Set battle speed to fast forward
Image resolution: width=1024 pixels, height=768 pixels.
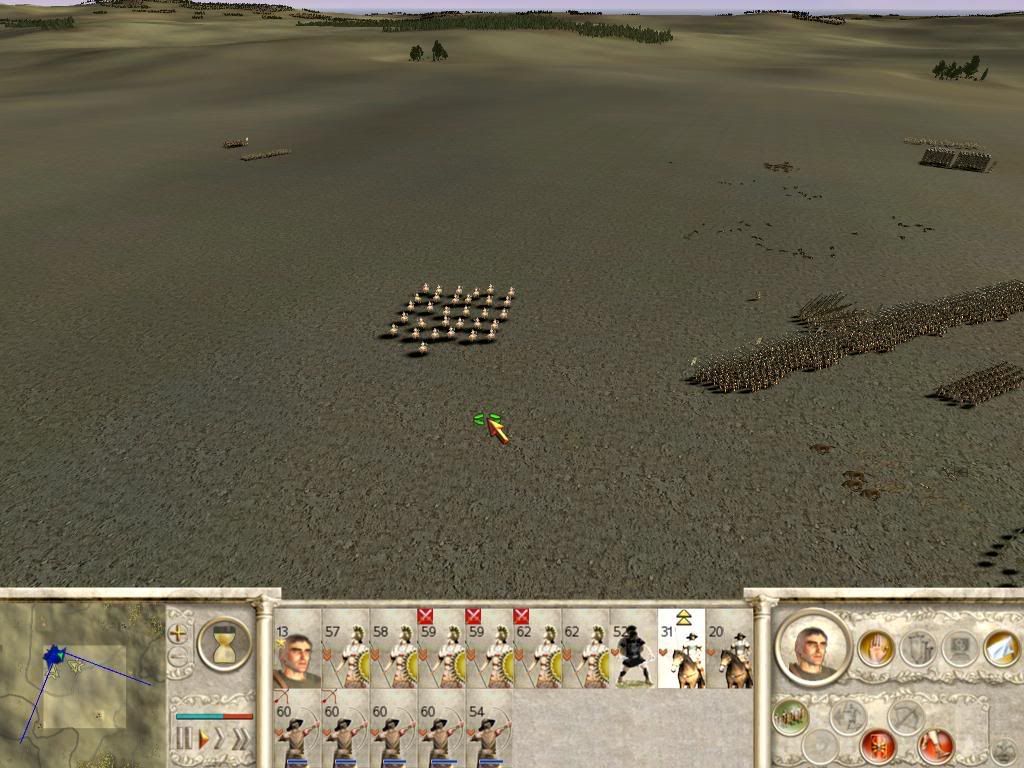(221, 739)
